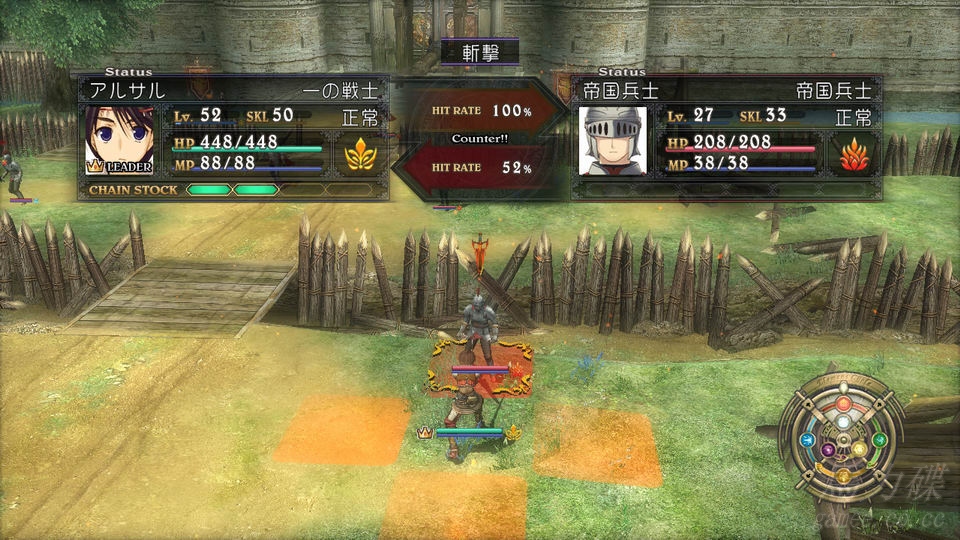960x540 pixels.
Task: Choose the purple orb on the ring
Action: 829,451
